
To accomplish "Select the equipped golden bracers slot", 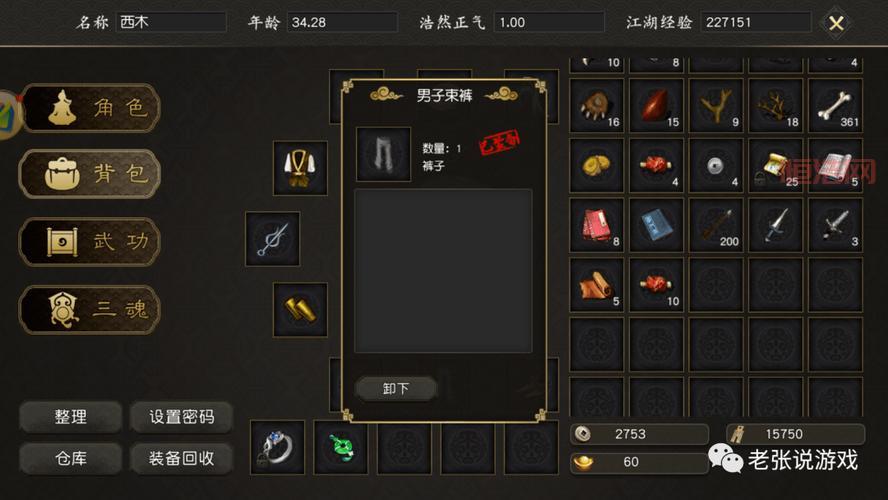I will [300, 309].
